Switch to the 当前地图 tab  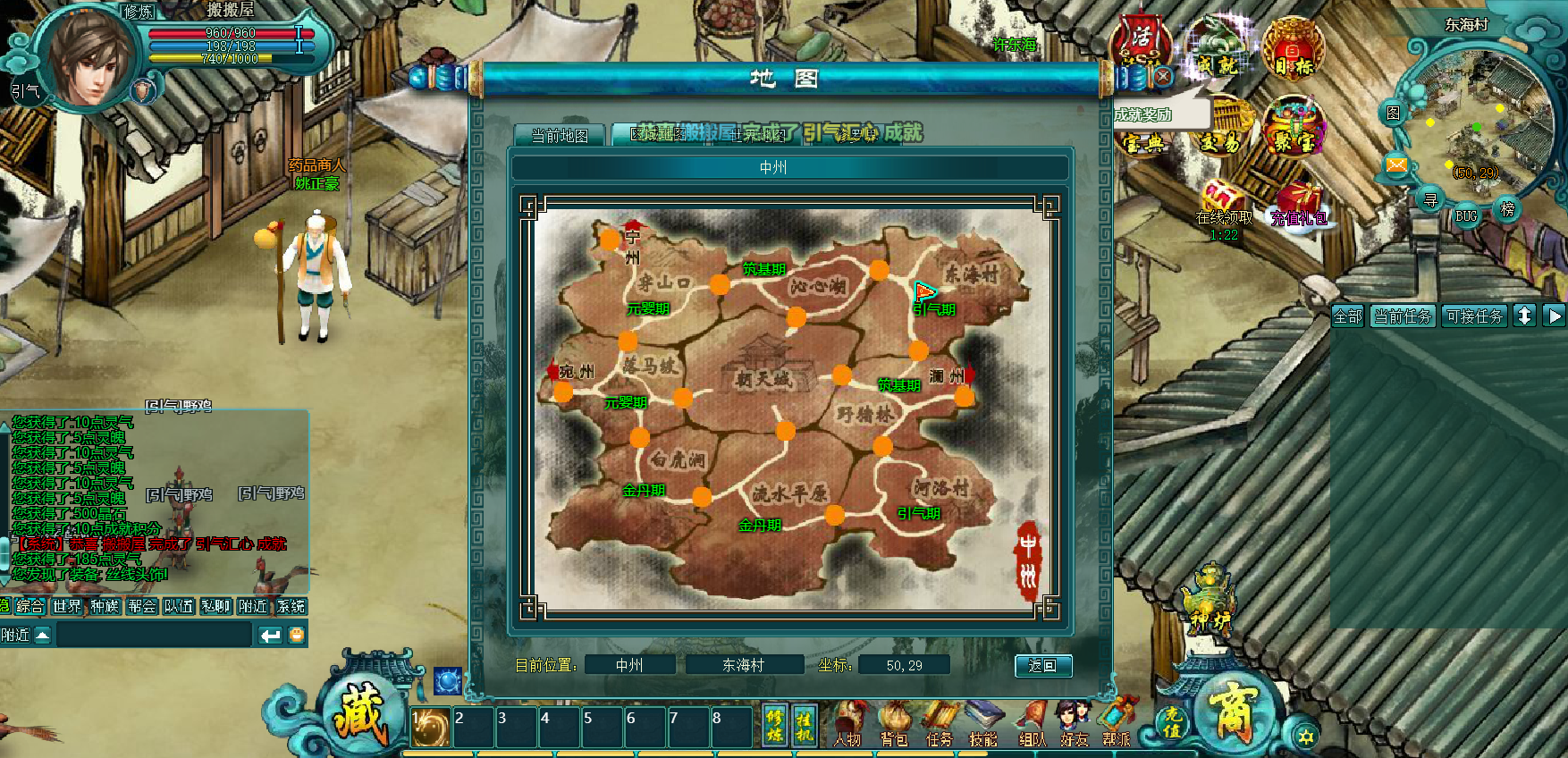pos(560,136)
